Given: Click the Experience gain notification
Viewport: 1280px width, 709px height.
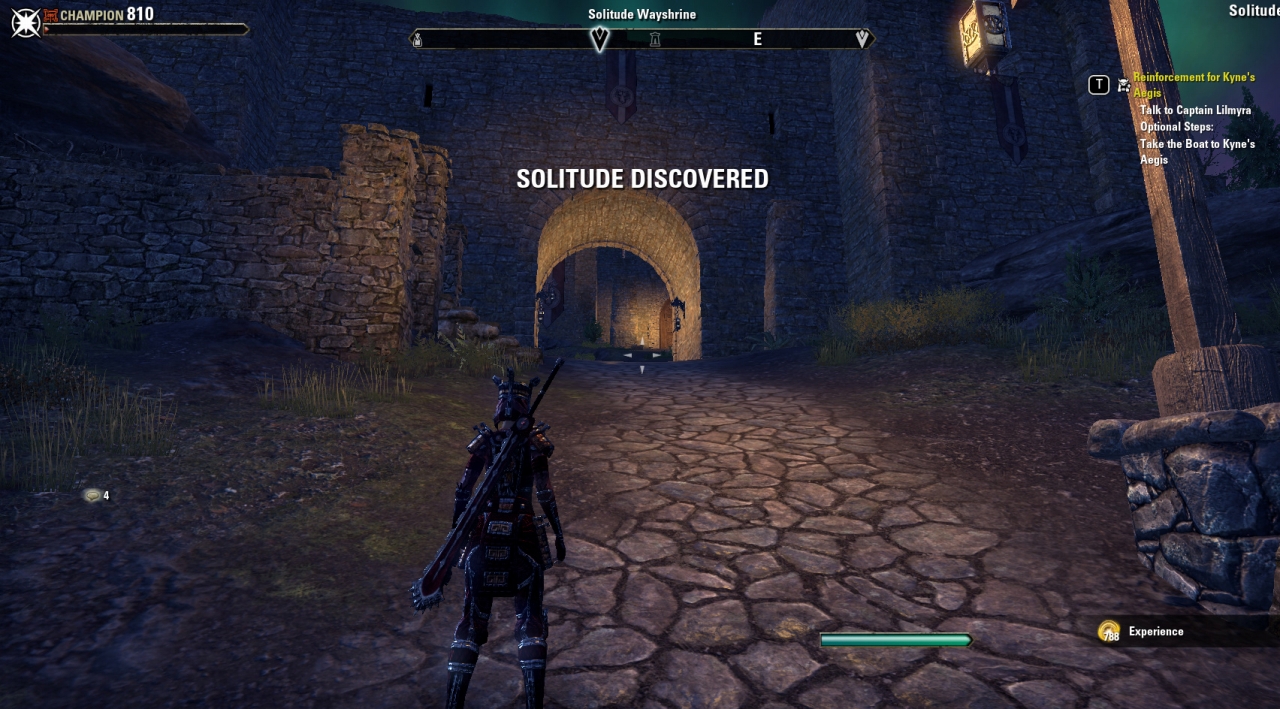Looking at the screenshot, I should click(1155, 631).
